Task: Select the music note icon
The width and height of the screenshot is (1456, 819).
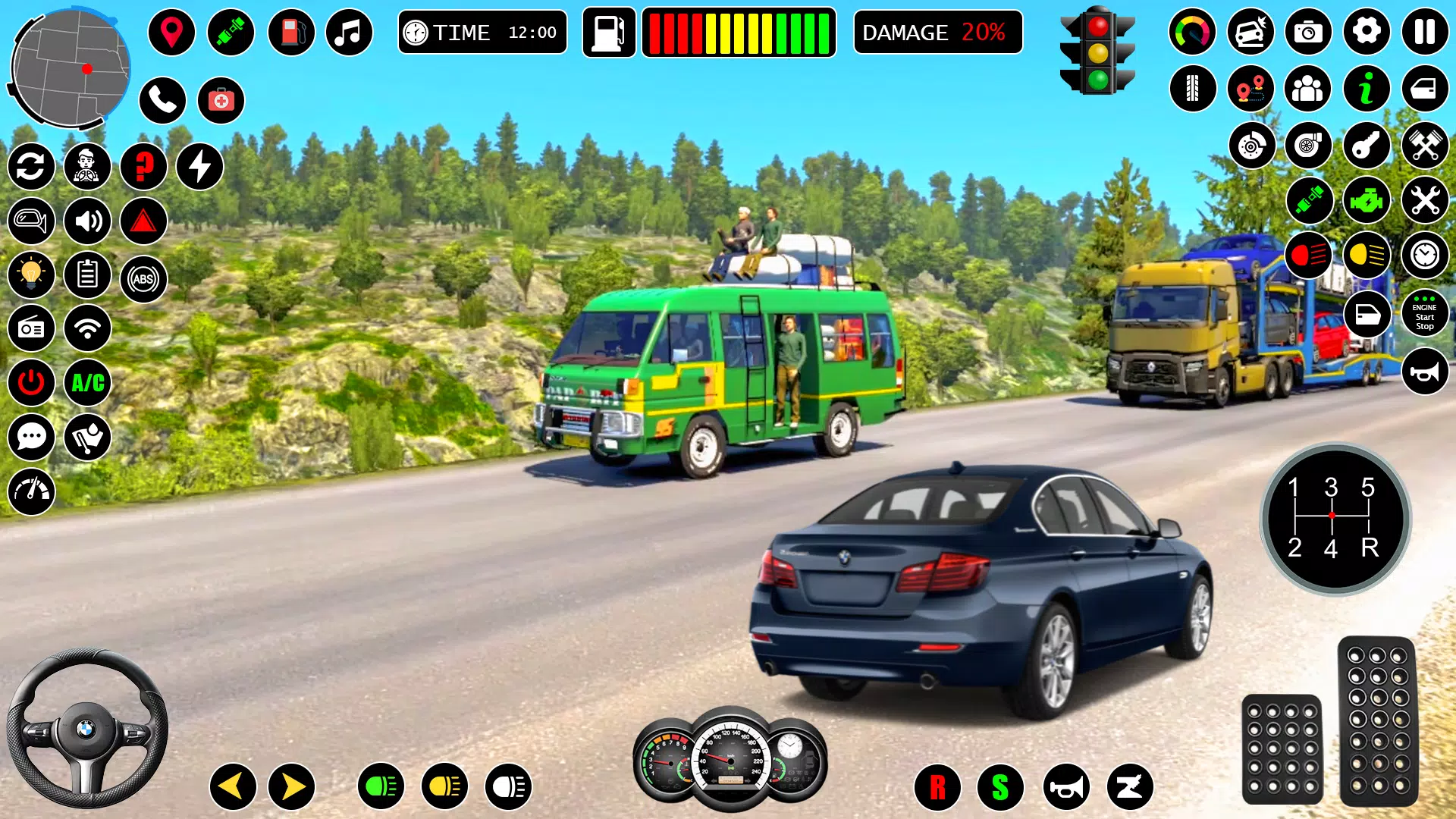Action: (x=349, y=33)
